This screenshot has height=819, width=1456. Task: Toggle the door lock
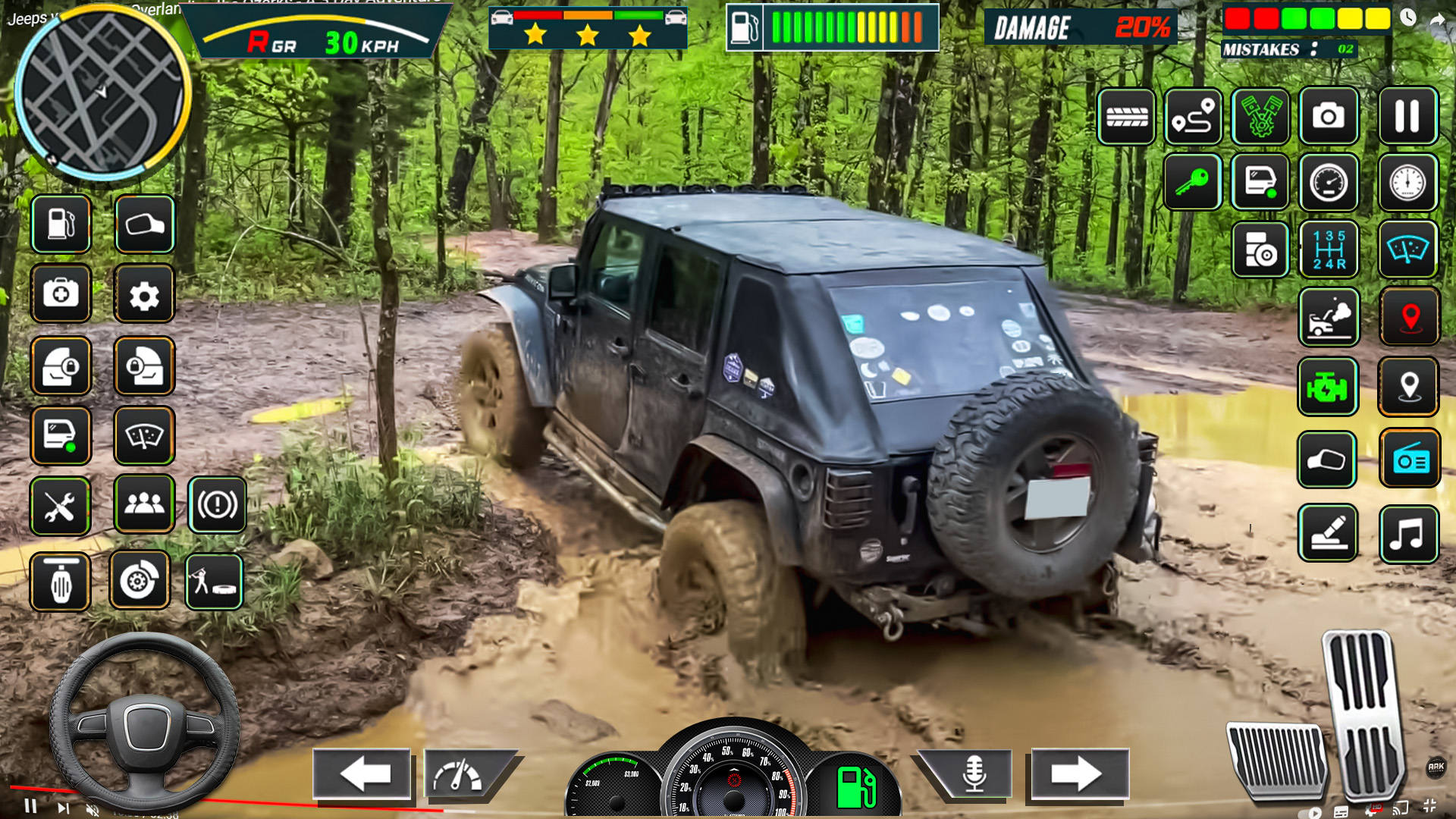[61, 367]
